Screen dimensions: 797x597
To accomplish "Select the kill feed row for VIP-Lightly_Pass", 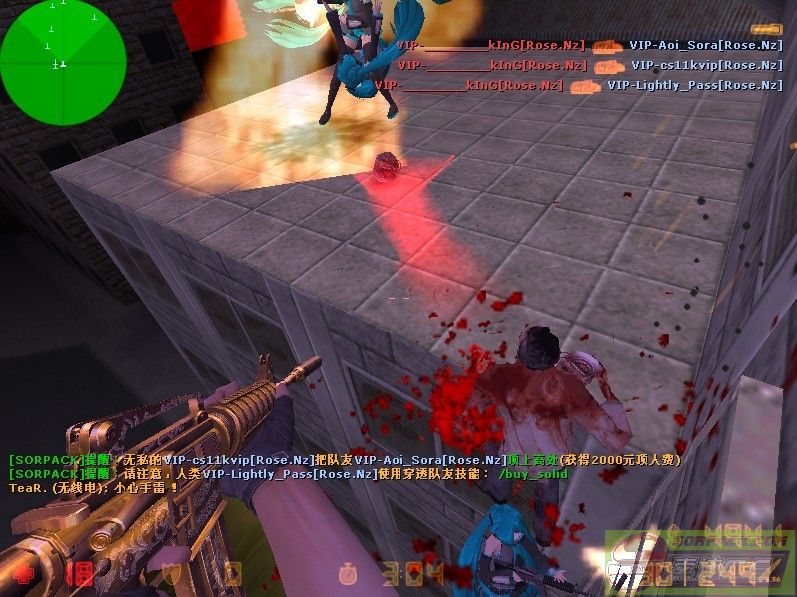I will click(577, 86).
